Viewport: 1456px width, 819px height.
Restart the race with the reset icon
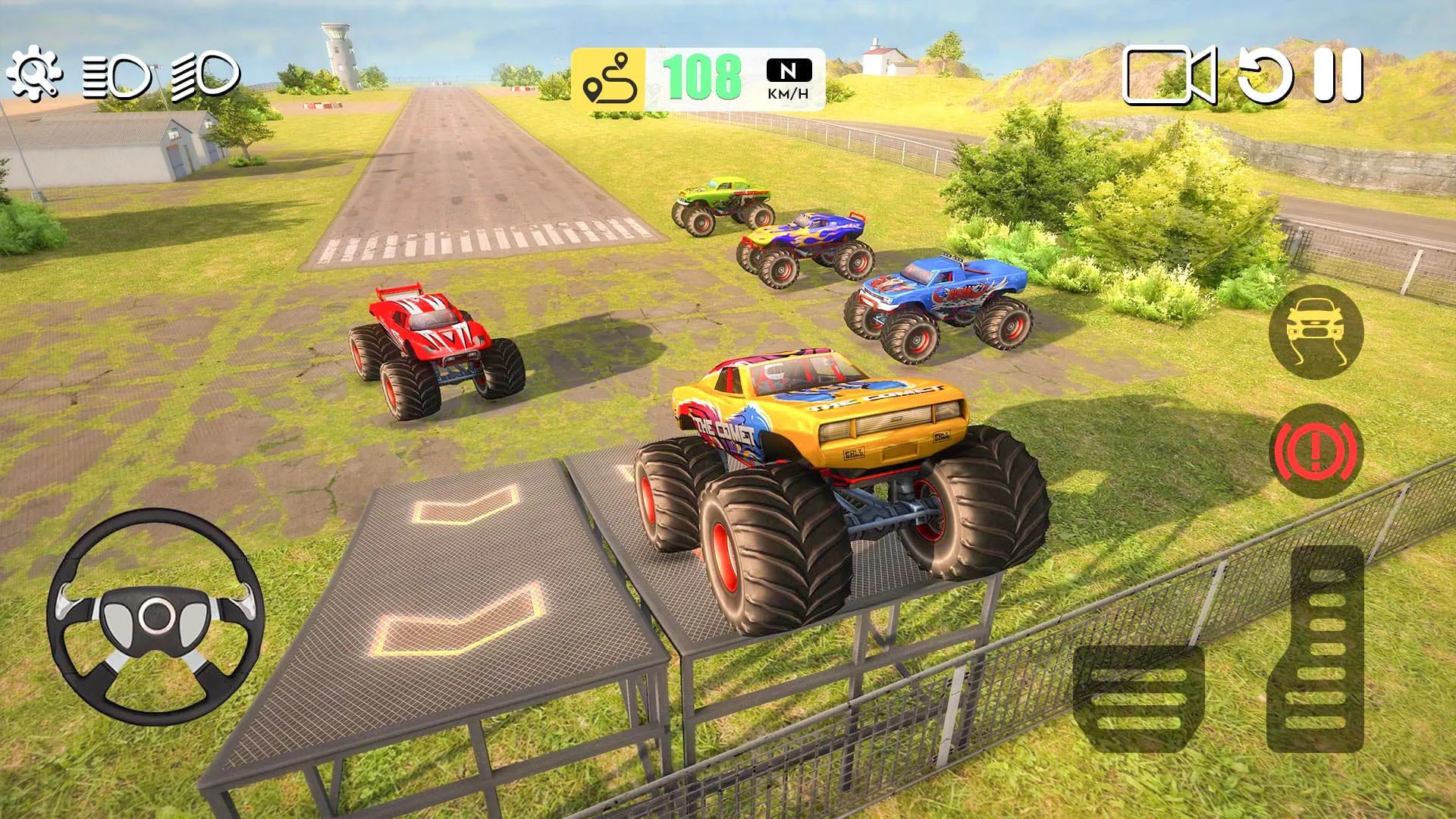click(x=1265, y=76)
